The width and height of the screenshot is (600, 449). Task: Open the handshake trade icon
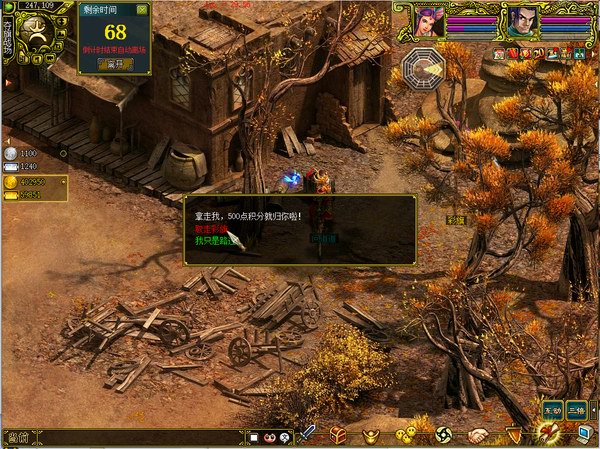(478, 435)
